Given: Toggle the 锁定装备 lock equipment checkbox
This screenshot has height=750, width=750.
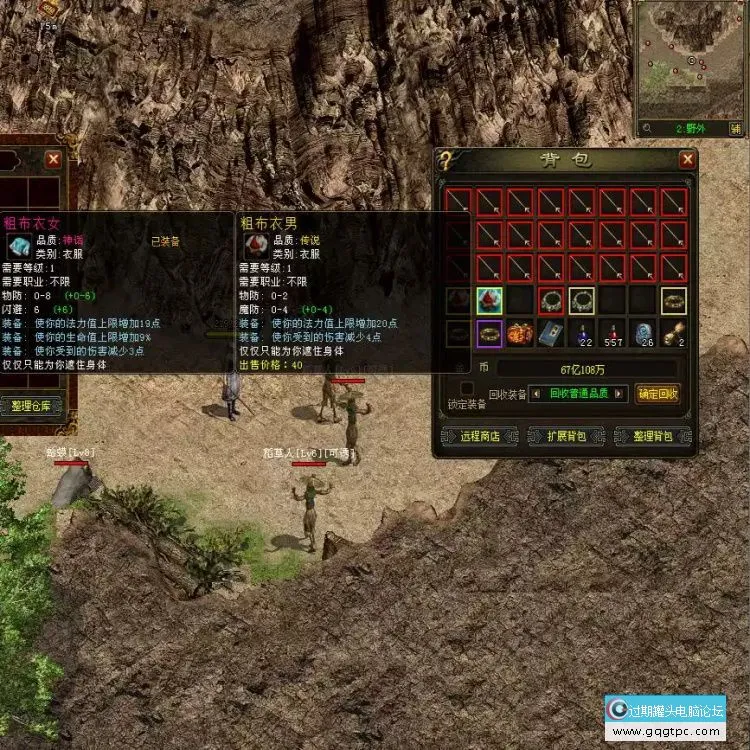Looking at the screenshot, I should tap(466, 388).
